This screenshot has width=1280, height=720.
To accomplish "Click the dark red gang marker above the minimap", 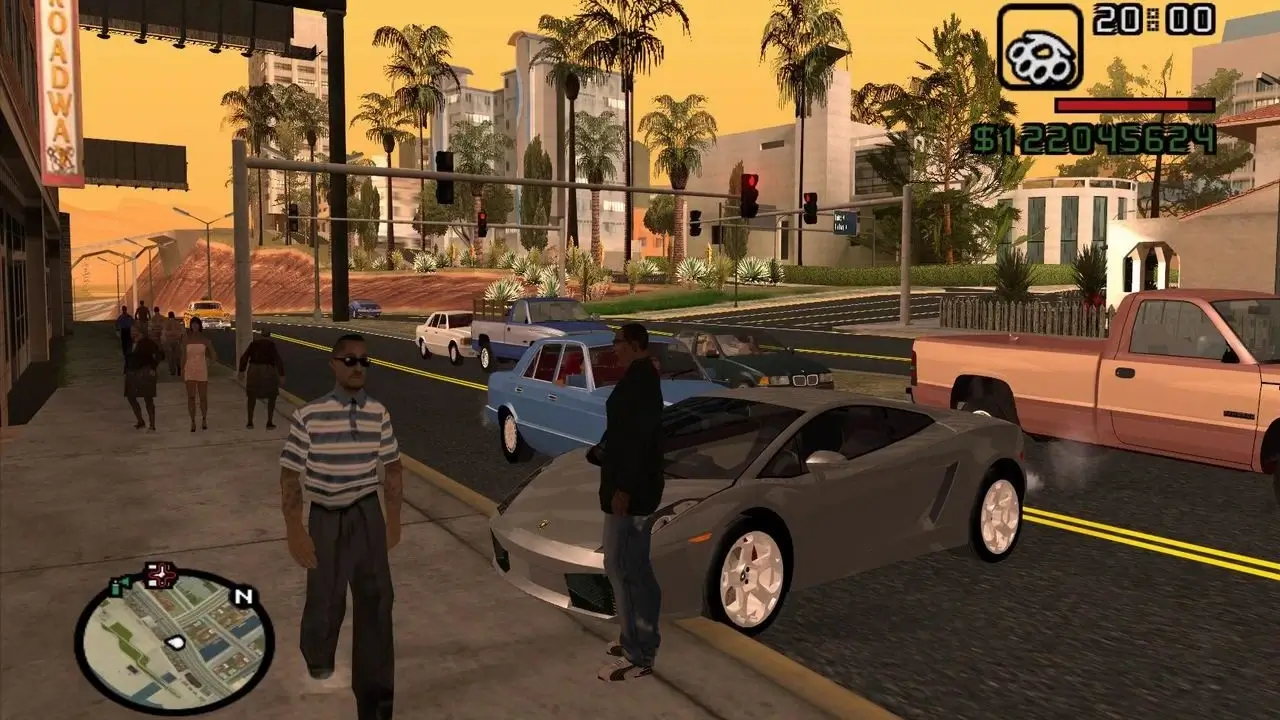I will tap(162, 573).
